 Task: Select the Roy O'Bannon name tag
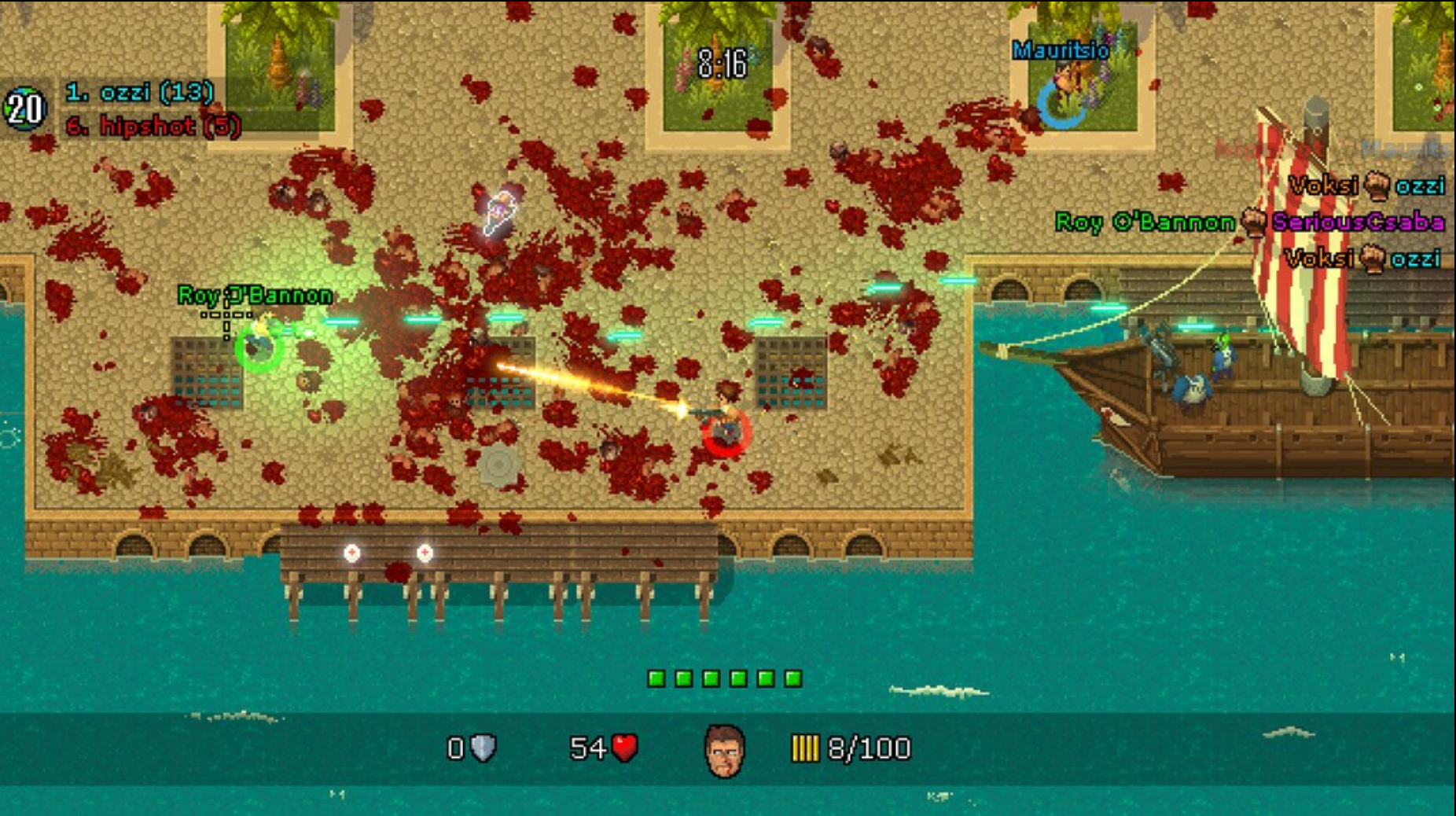coord(254,296)
